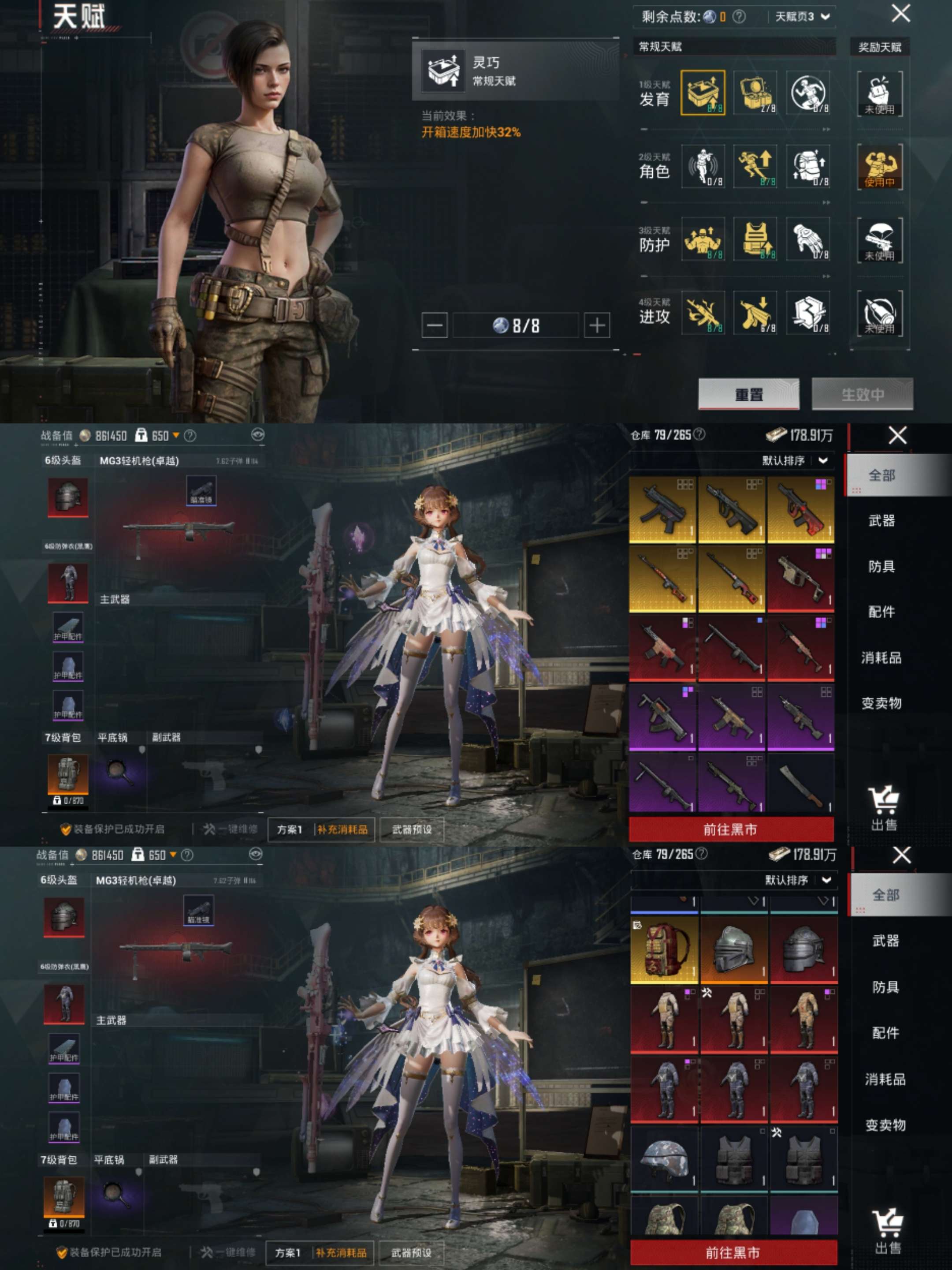Screen dimensions: 952x1270
Task: Open the help icon beside 剩余点数
Action: 739,17
